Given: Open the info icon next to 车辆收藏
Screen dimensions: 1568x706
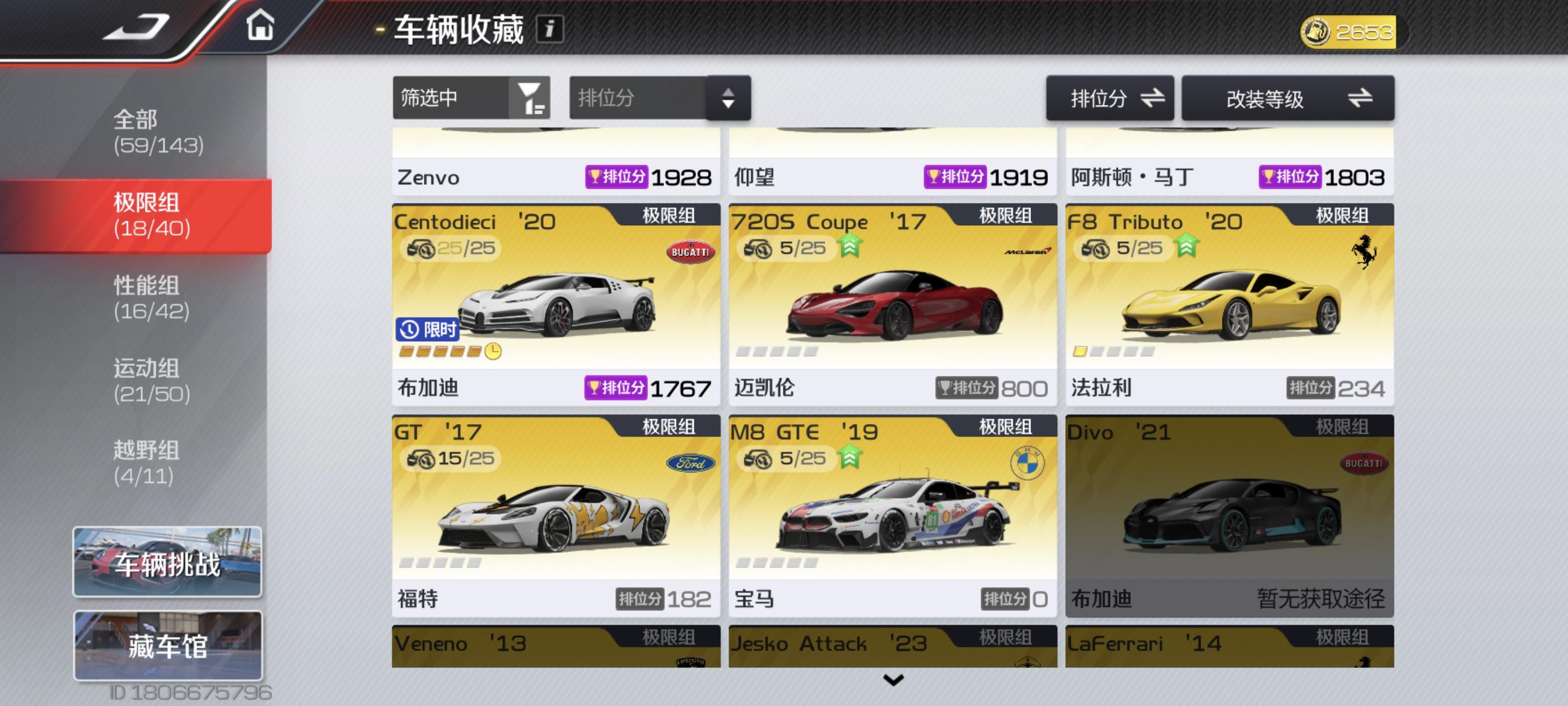Looking at the screenshot, I should click(x=551, y=28).
